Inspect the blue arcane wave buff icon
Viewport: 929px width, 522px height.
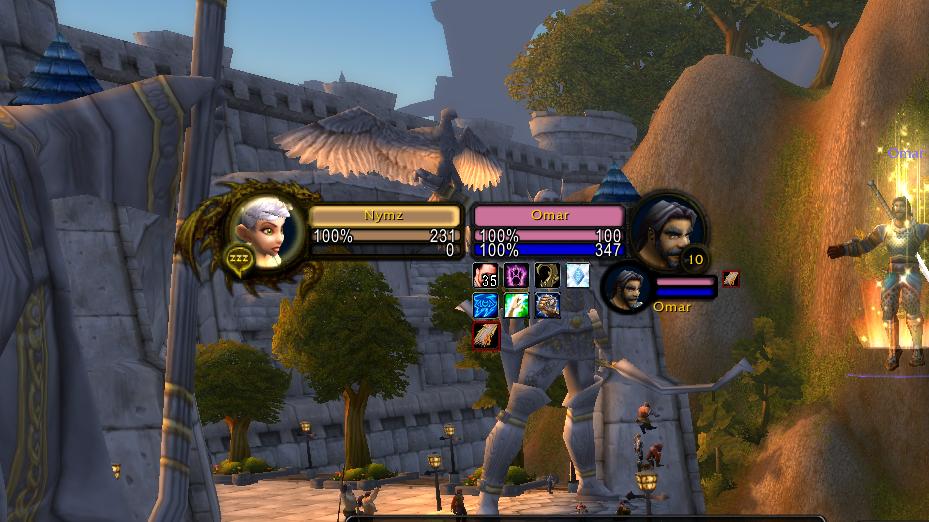click(485, 305)
